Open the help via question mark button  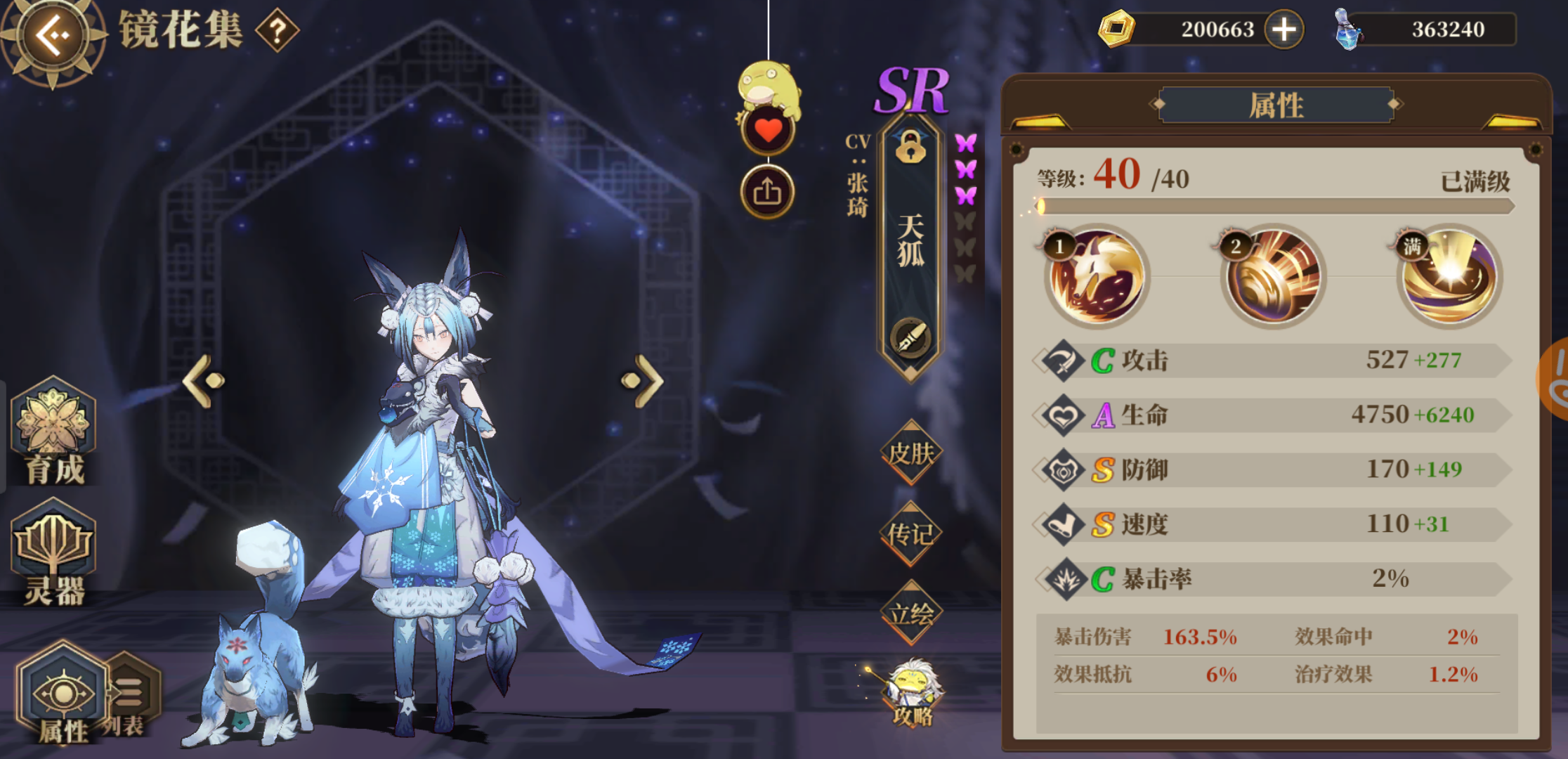[280, 30]
